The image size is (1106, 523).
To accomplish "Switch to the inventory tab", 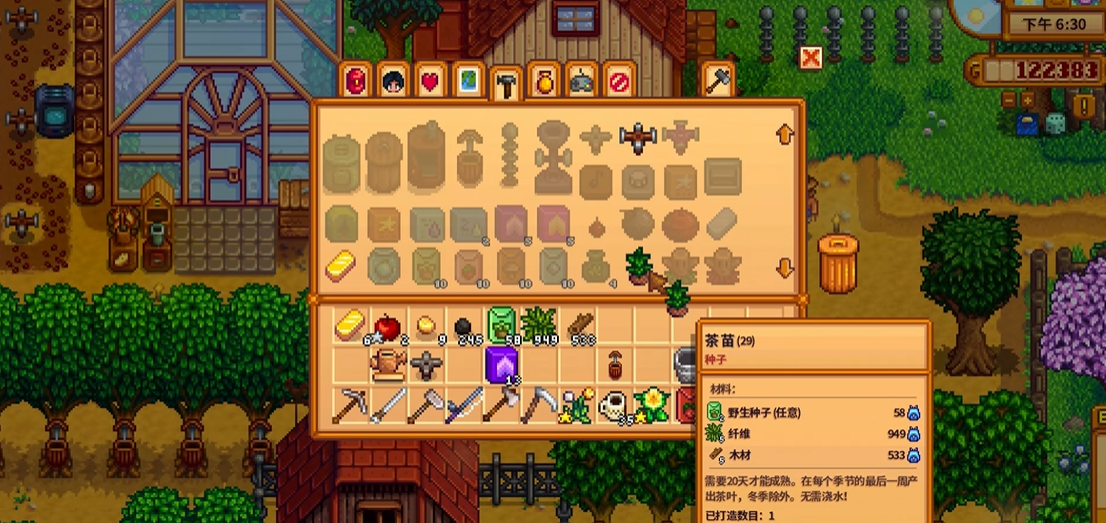I will pyautogui.click(x=356, y=81).
